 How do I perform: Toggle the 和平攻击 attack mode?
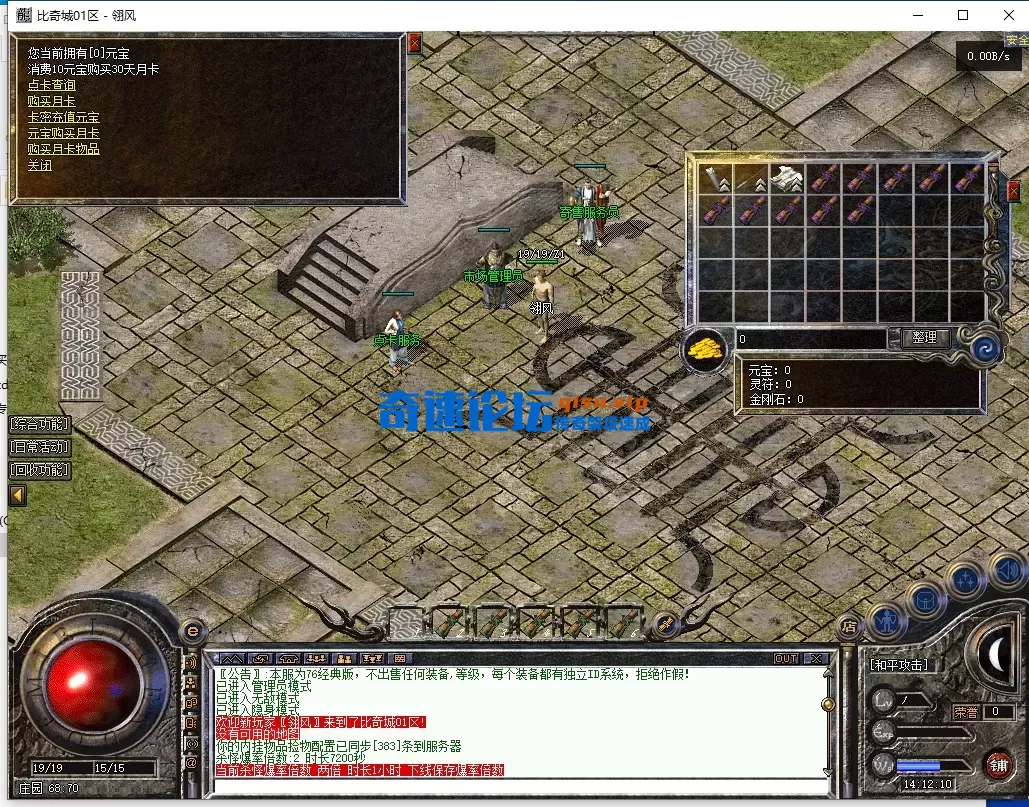tap(899, 665)
